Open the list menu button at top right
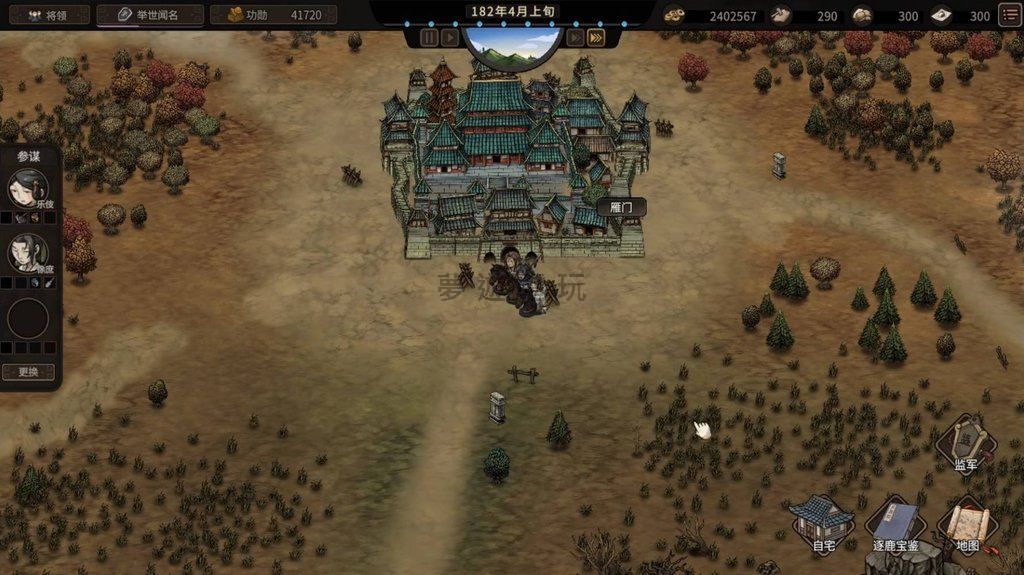Viewport: 1024px width, 575px height. pos(1010,15)
